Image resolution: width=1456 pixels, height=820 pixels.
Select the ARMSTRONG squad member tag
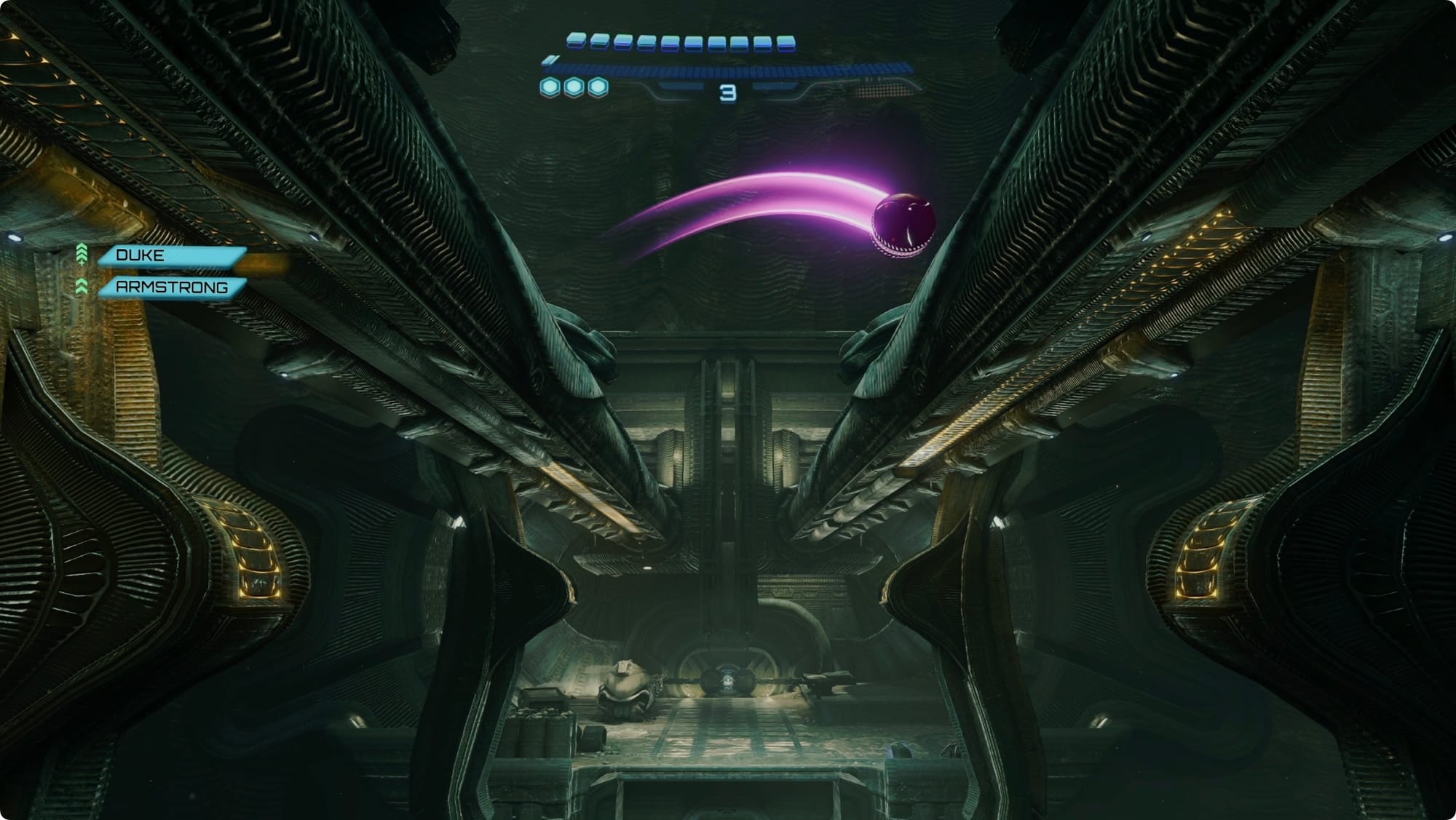point(172,287)
